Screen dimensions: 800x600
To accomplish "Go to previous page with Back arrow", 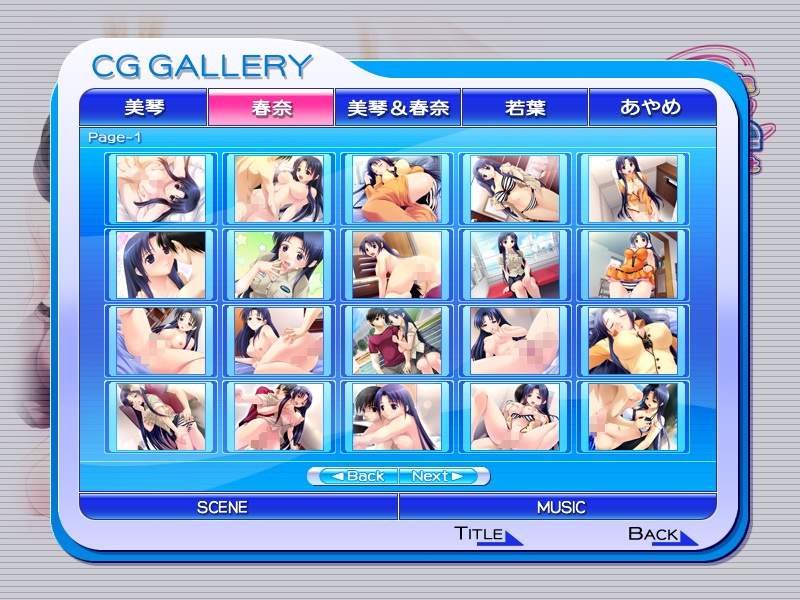I will tap(354, 476).
